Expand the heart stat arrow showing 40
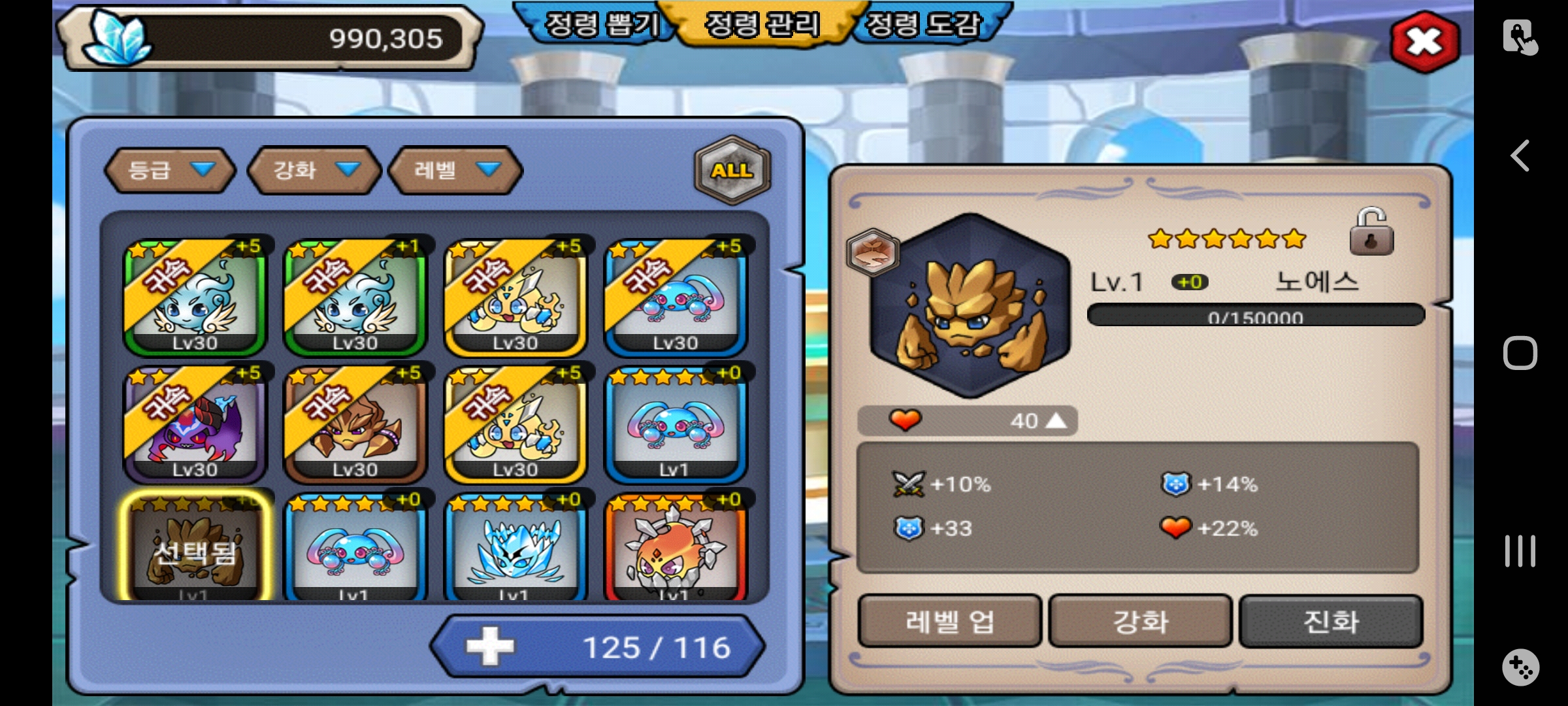Image resolution: width=1568 pixels, height=706 pixels. pyautogui.click(x=1056, y=421)
